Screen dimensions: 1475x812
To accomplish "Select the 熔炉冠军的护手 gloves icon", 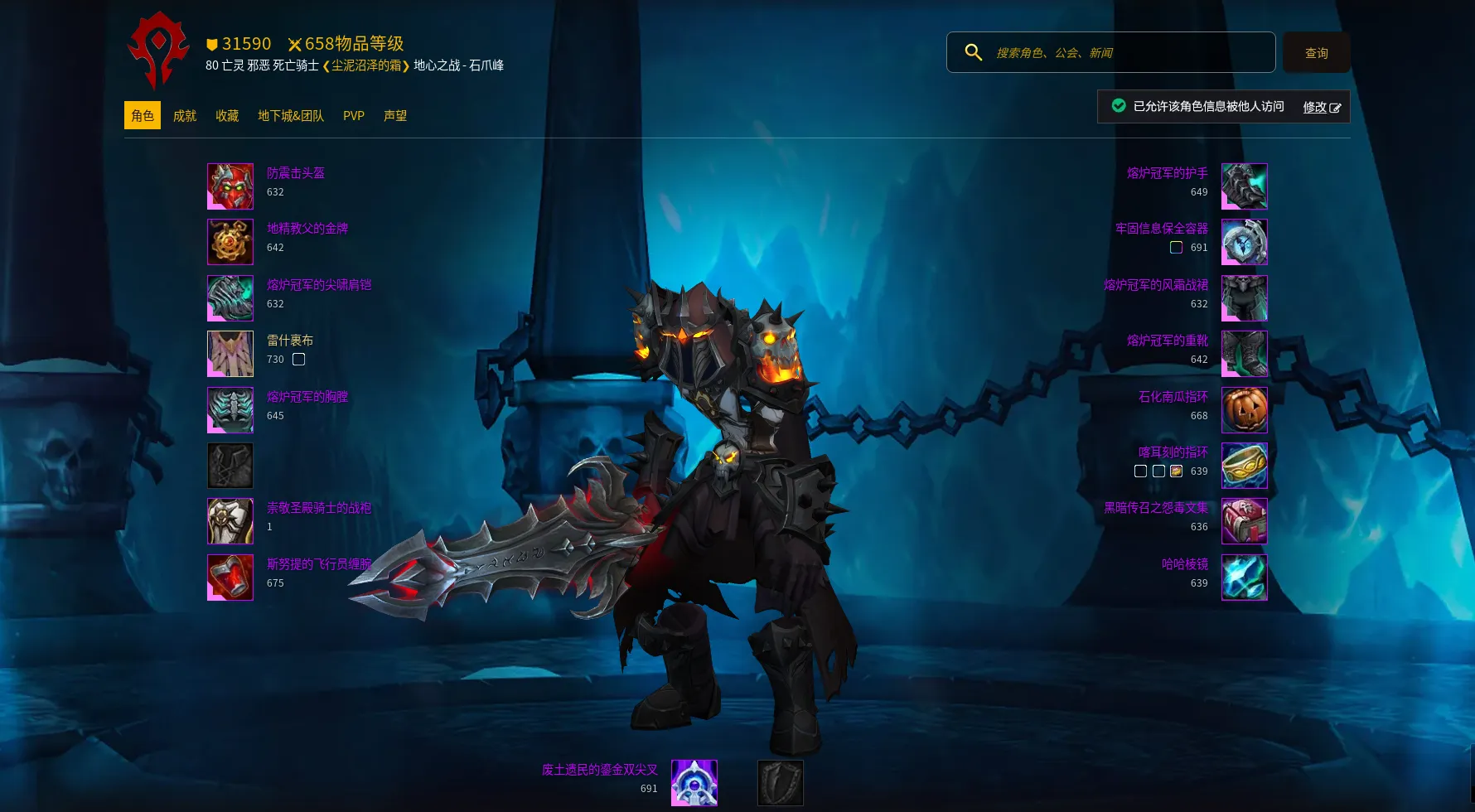I will click(x=1244, y=186).
